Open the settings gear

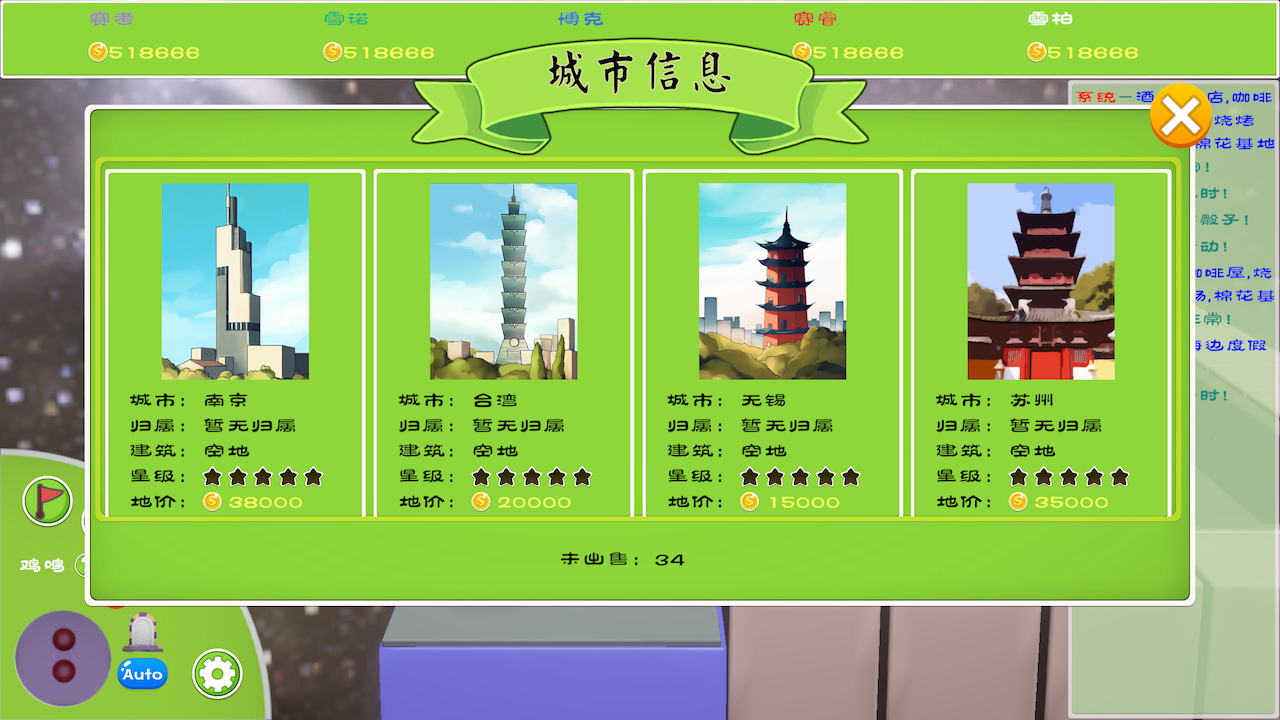216,673
